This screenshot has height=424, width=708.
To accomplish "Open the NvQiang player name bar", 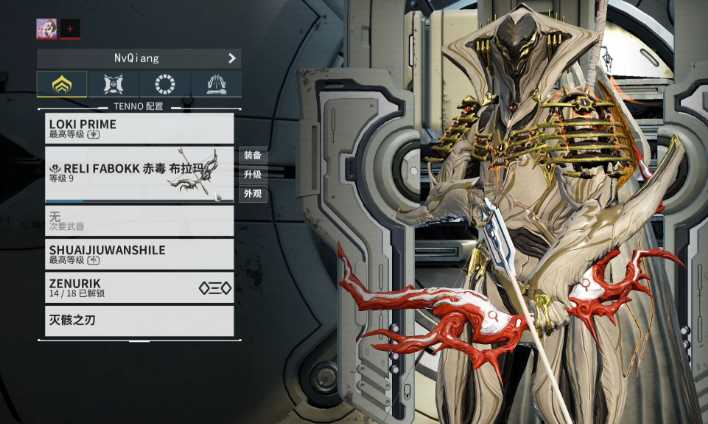I will (x=138, y=58).
